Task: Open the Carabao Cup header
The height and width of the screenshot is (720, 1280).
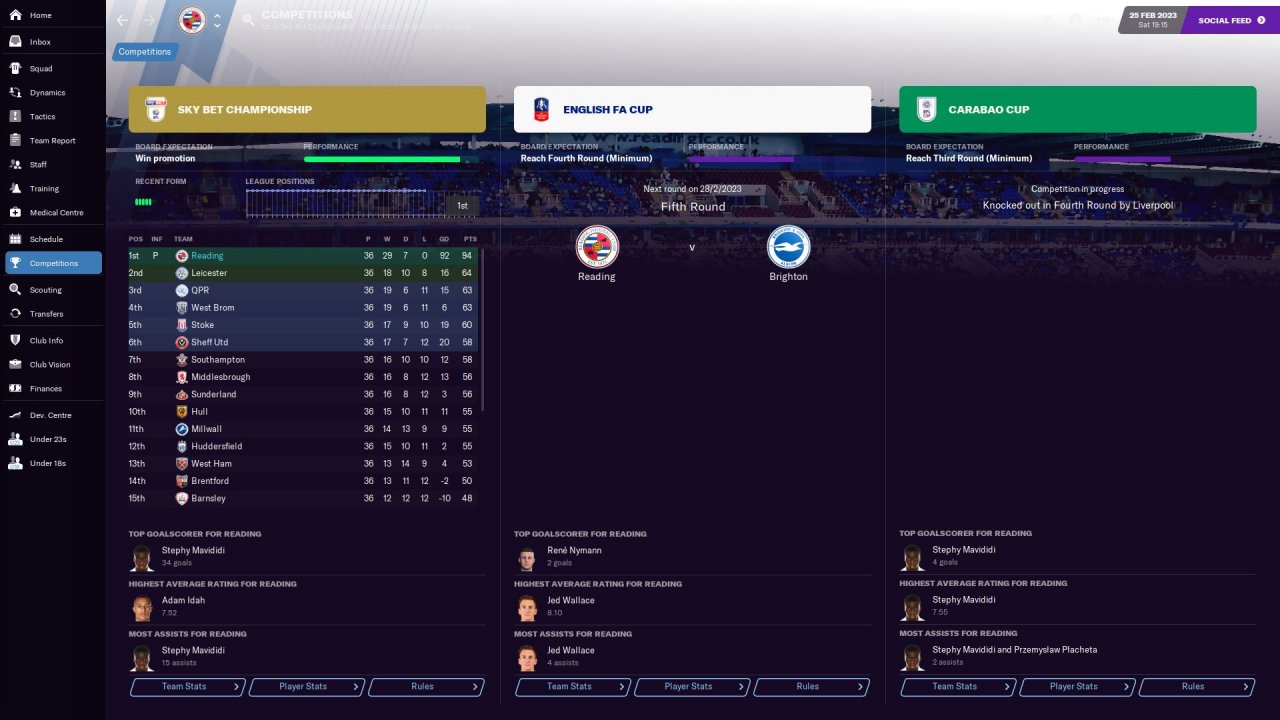Action: 1077,110
